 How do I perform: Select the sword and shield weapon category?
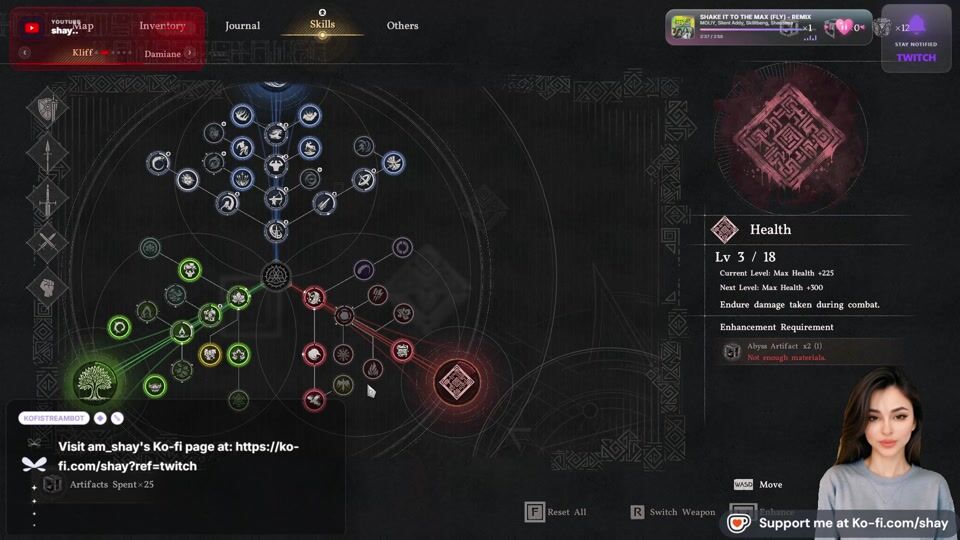click(x=47, y=107)
